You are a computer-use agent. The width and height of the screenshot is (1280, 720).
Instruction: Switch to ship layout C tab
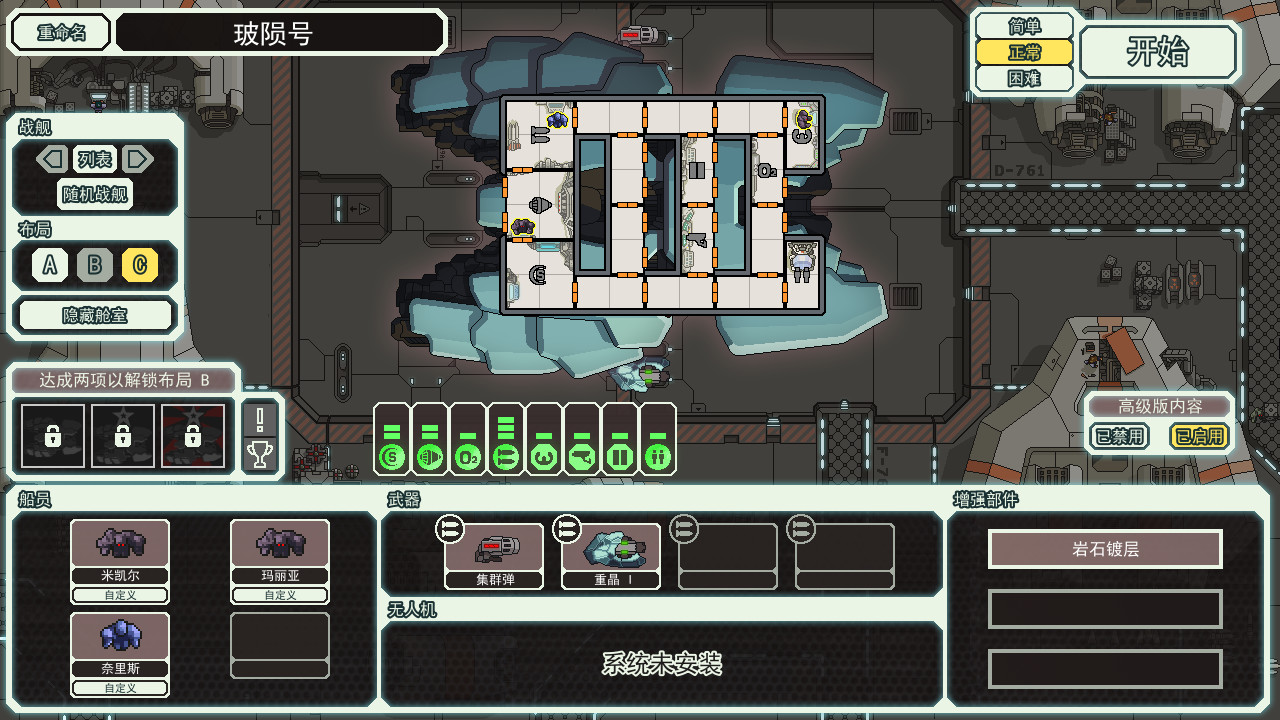click(x=139, y=266)
